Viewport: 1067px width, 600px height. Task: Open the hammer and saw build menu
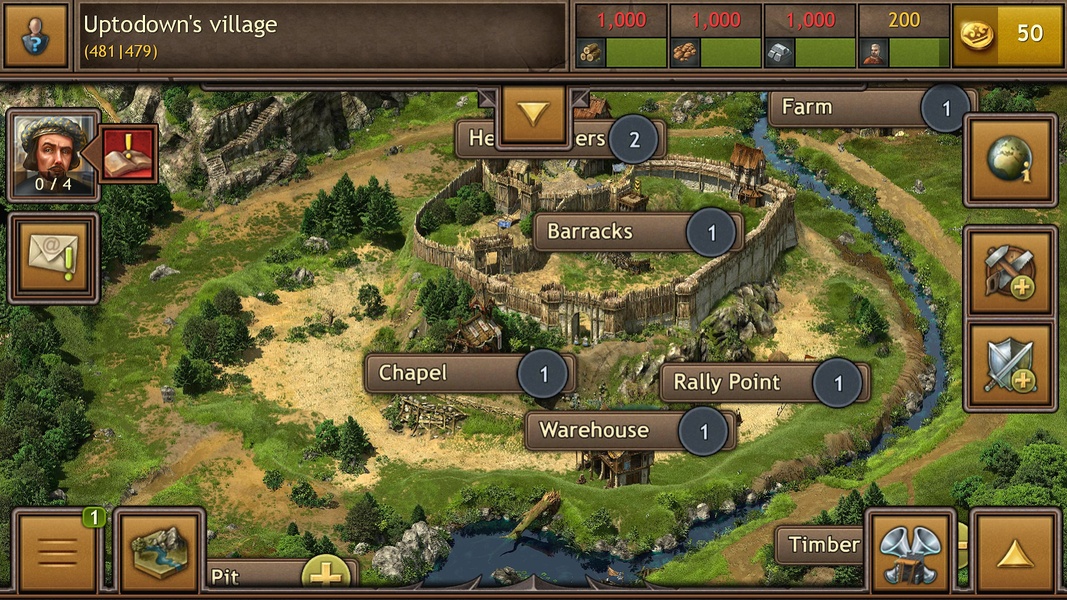click(1010, 271)
